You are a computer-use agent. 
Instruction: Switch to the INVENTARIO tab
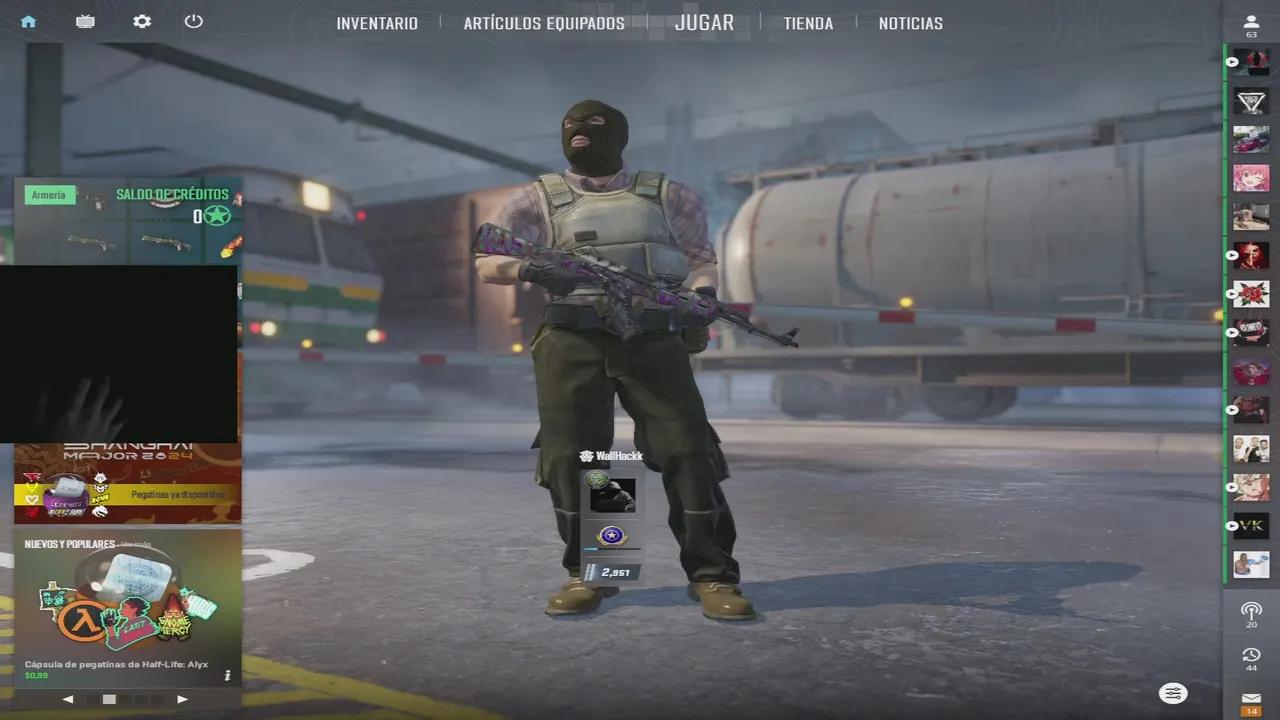[x=377, y=23]
